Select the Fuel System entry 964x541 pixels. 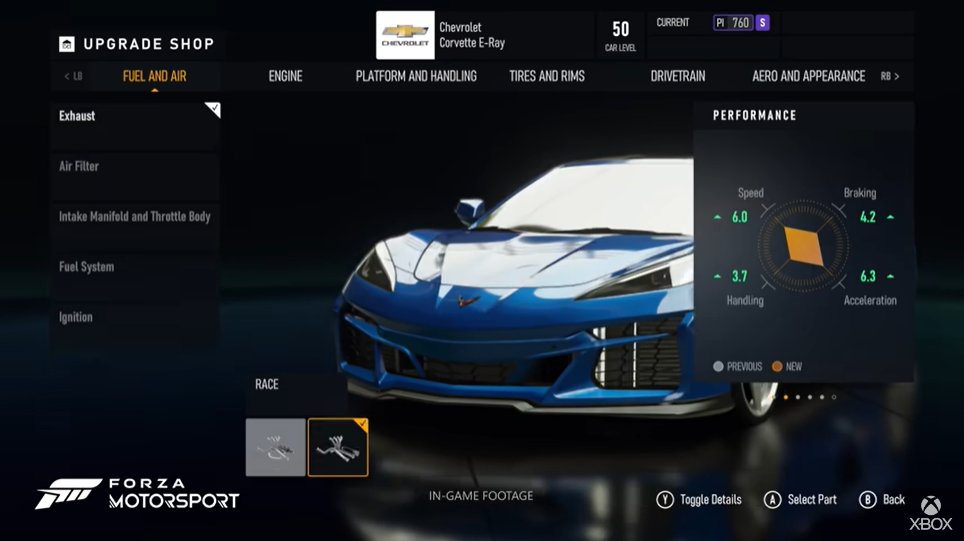(135, 267)
